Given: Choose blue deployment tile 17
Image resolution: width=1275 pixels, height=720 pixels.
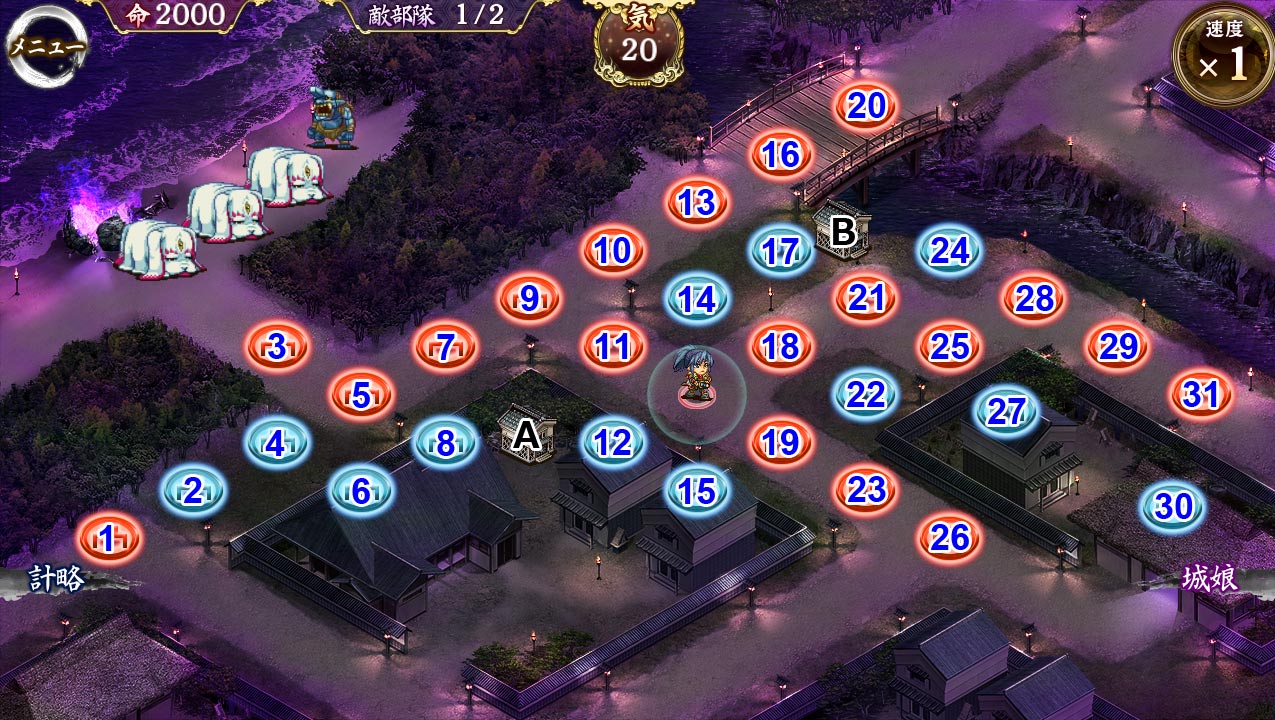Looking at the screenshot, I should click(x=781, y=251).
